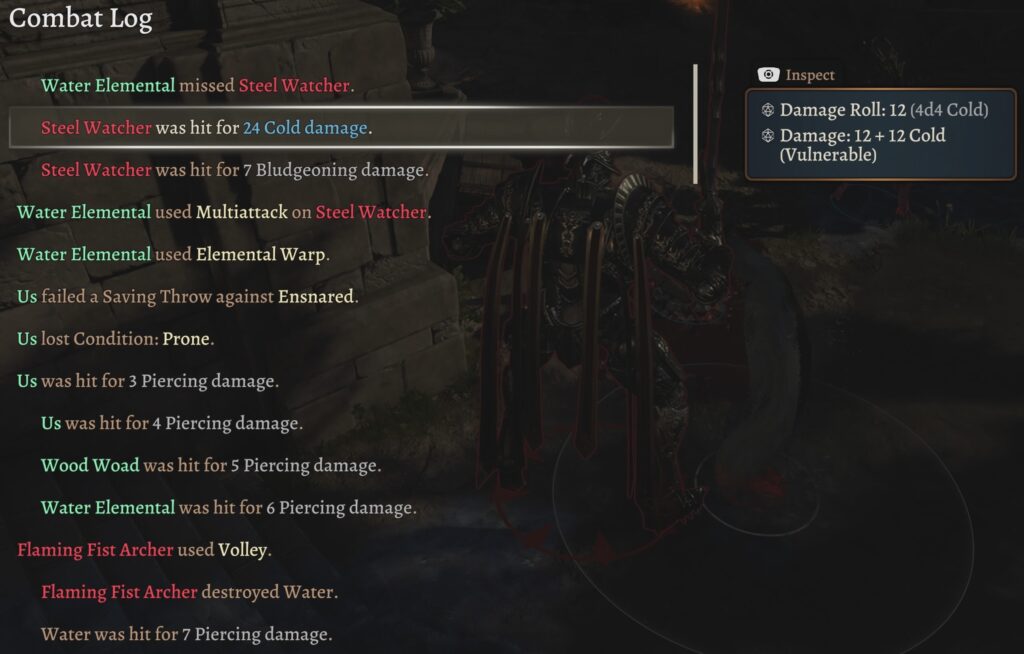This screenshot has height=654, width=1024.
Task: Click the failed Saving Throw against Ensnared entry
Action: (x=187, y=297)
